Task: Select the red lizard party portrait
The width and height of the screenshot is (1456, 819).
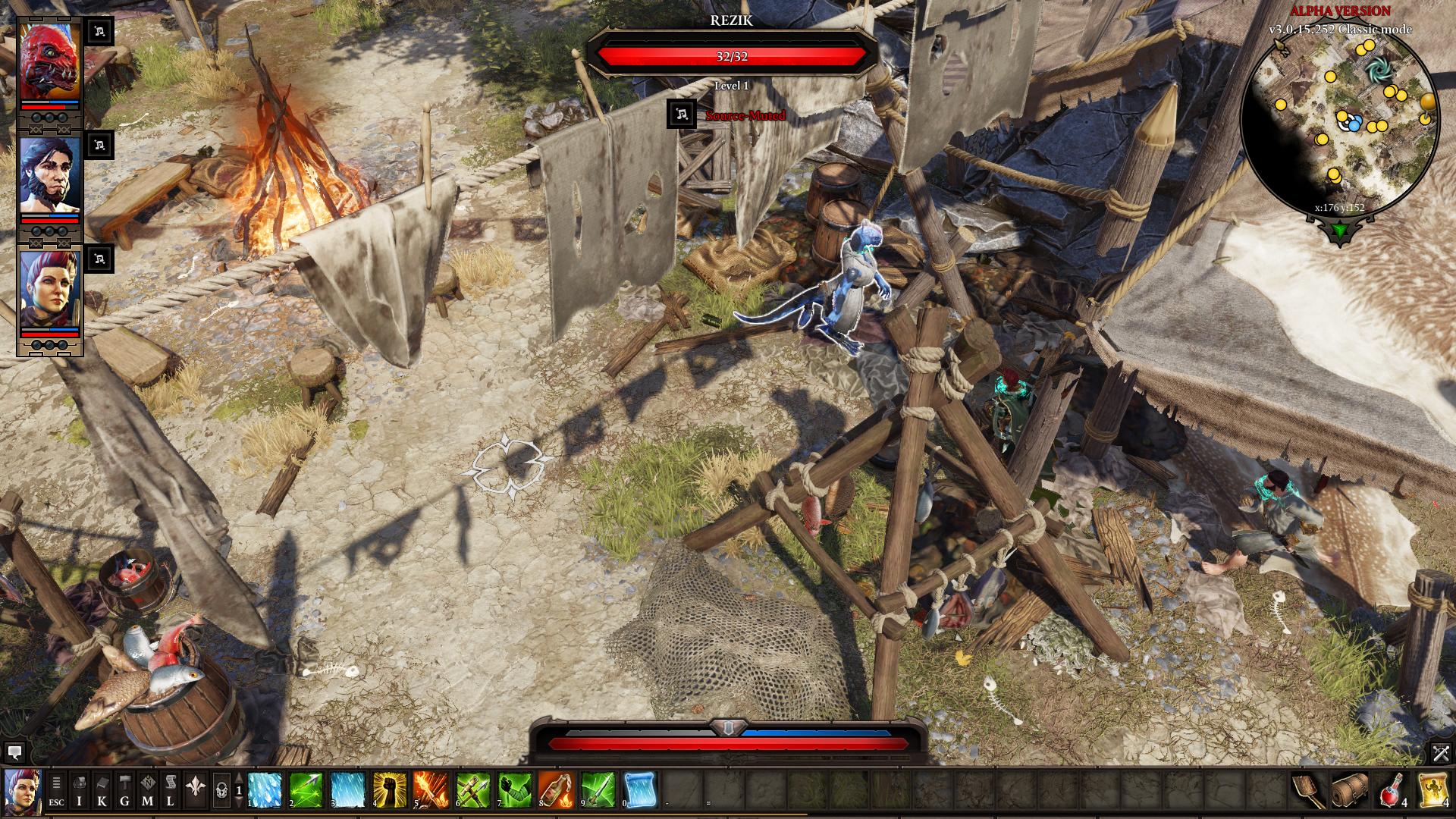Action: (49, 62)
